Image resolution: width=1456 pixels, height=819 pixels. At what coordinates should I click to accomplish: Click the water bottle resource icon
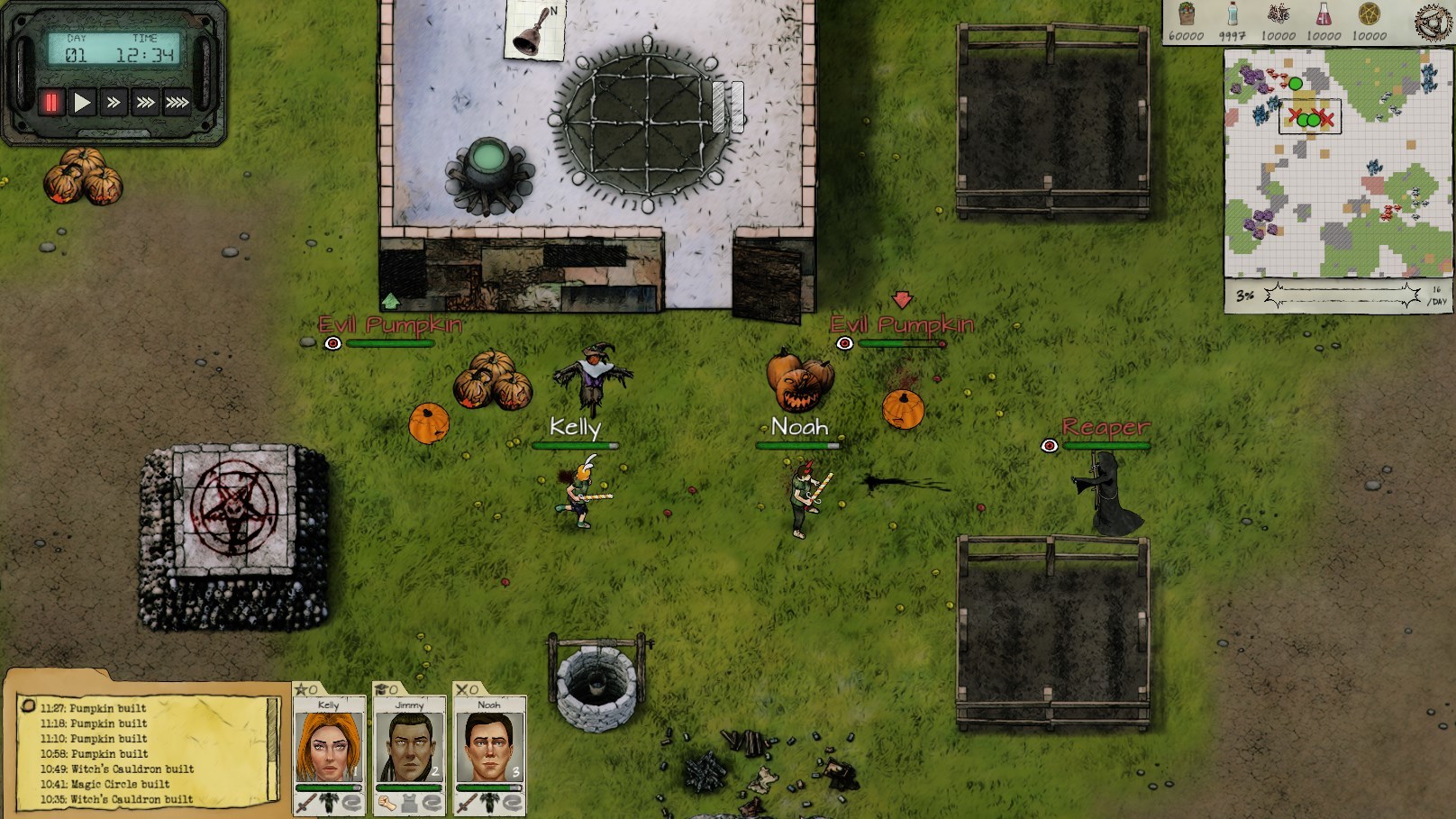coord(1233,14)
